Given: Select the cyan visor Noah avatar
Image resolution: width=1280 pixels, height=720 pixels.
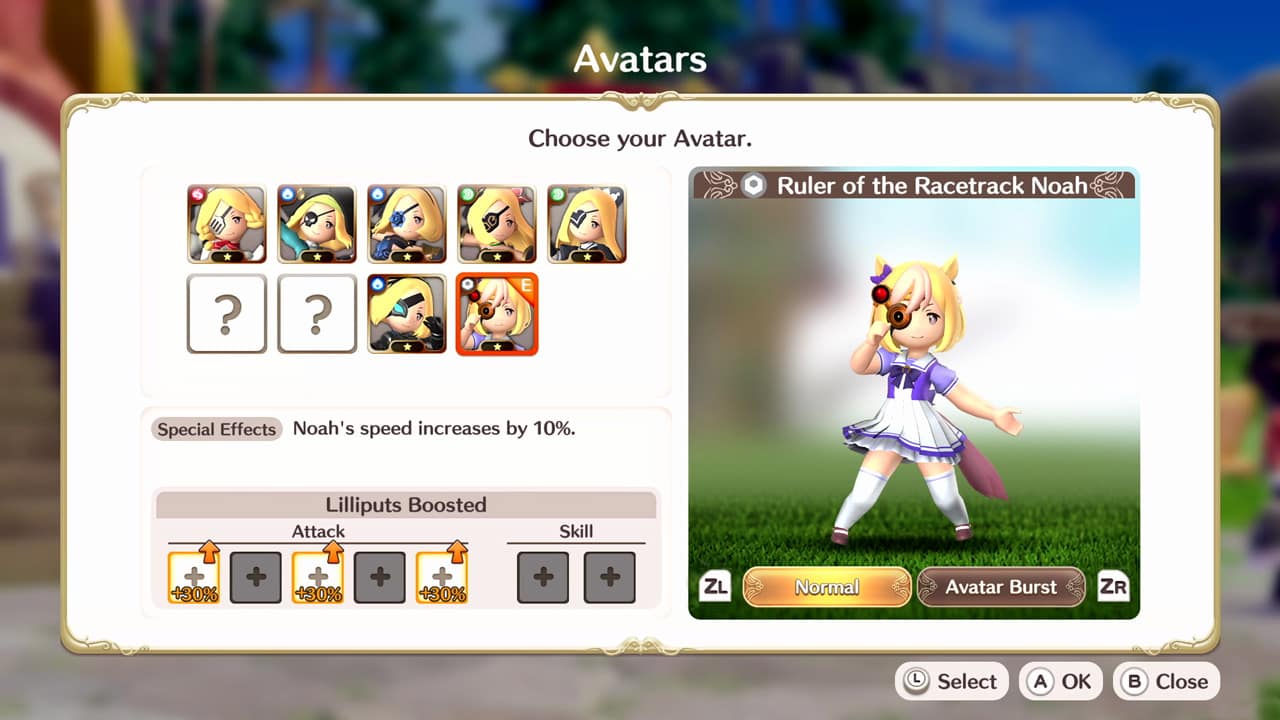Looking at the screenshot, I should tap(407, 313).
